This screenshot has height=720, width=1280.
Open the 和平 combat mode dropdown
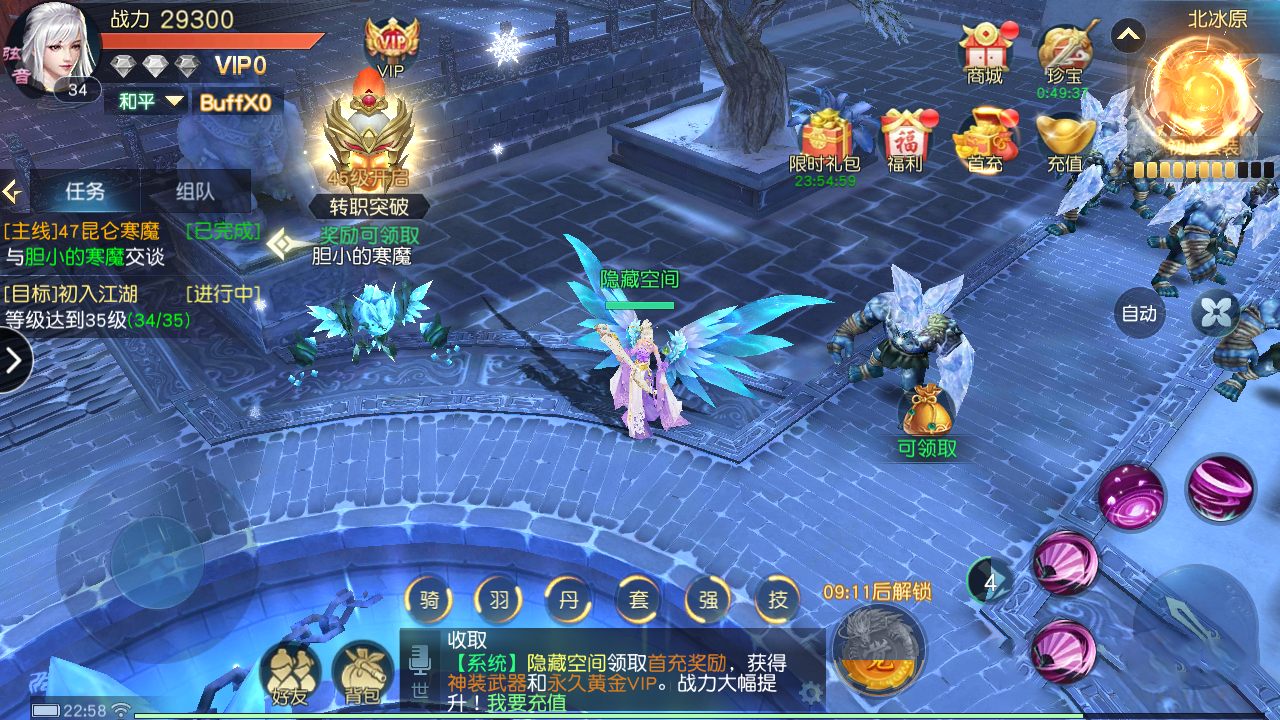coord(151,101)
